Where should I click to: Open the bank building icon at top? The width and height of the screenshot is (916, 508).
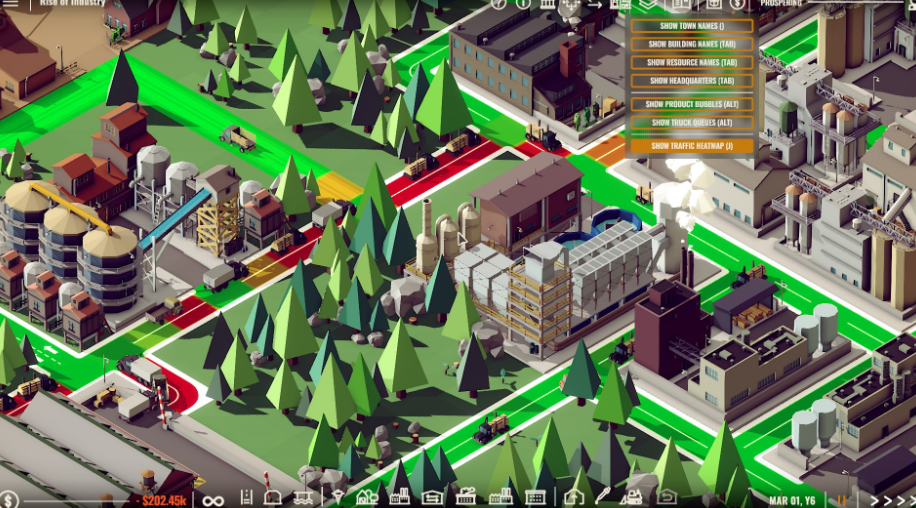(x=547, y=4)
